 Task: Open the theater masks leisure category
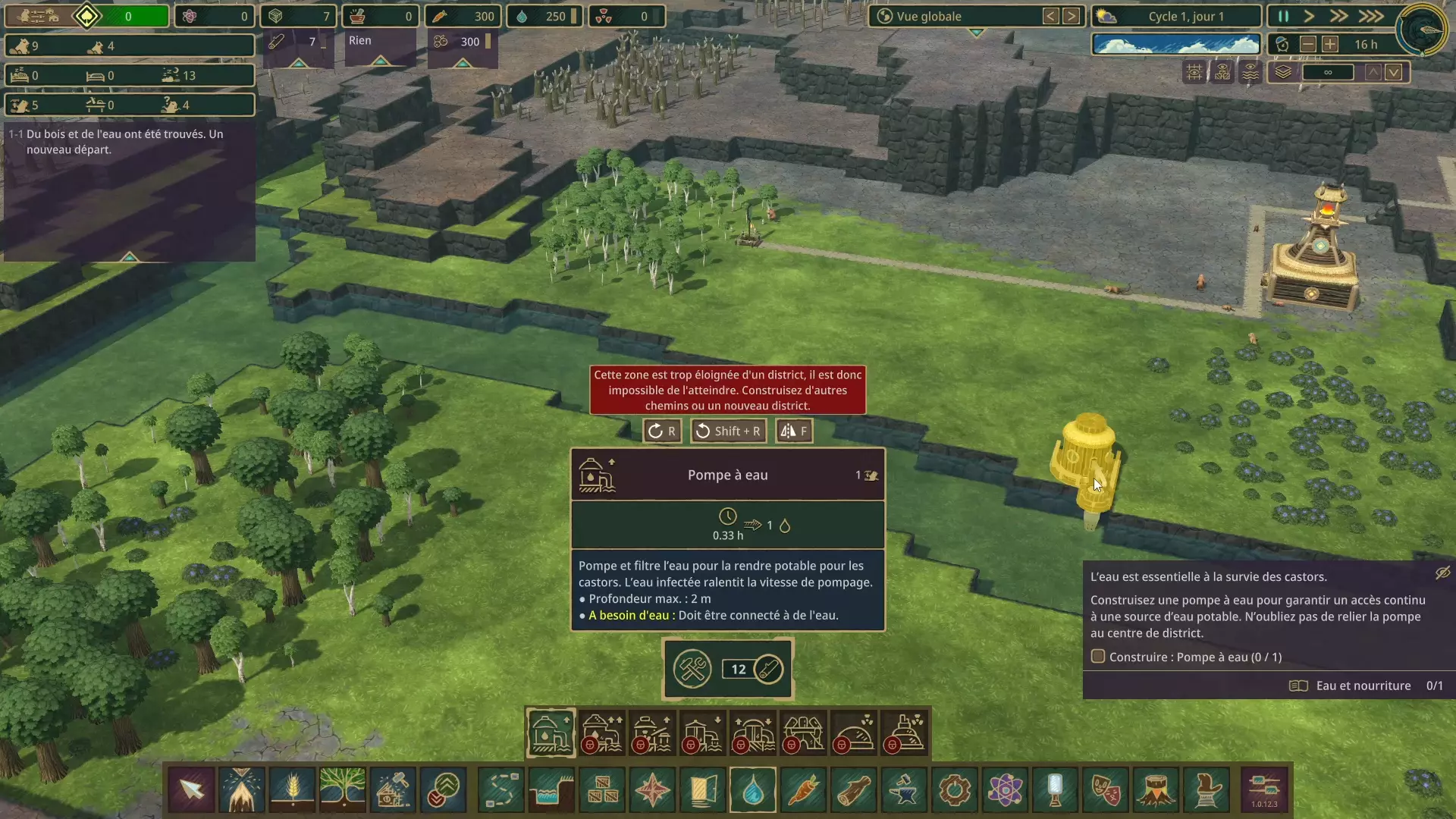coord(1106,789)
